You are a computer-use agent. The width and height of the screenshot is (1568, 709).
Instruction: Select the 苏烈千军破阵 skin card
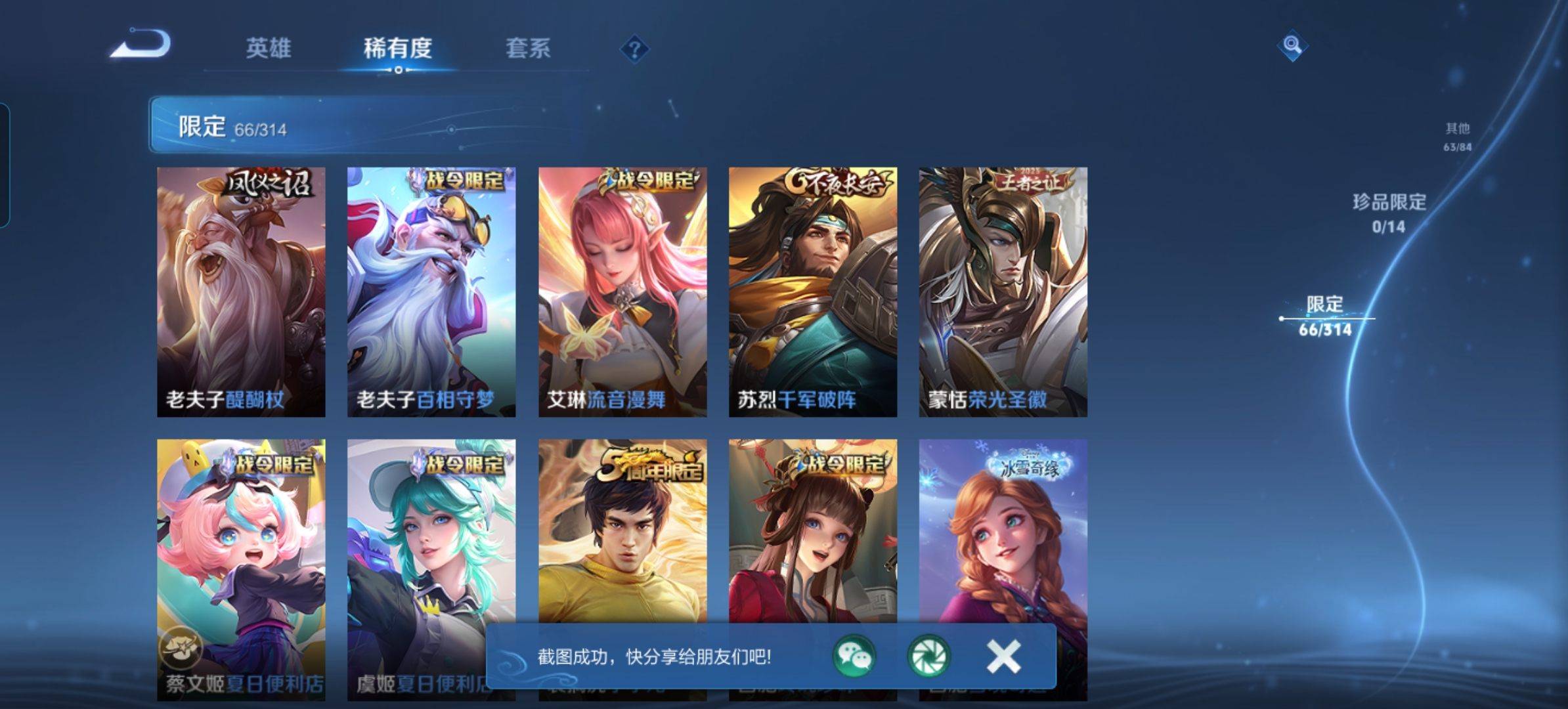coord(813,291)
